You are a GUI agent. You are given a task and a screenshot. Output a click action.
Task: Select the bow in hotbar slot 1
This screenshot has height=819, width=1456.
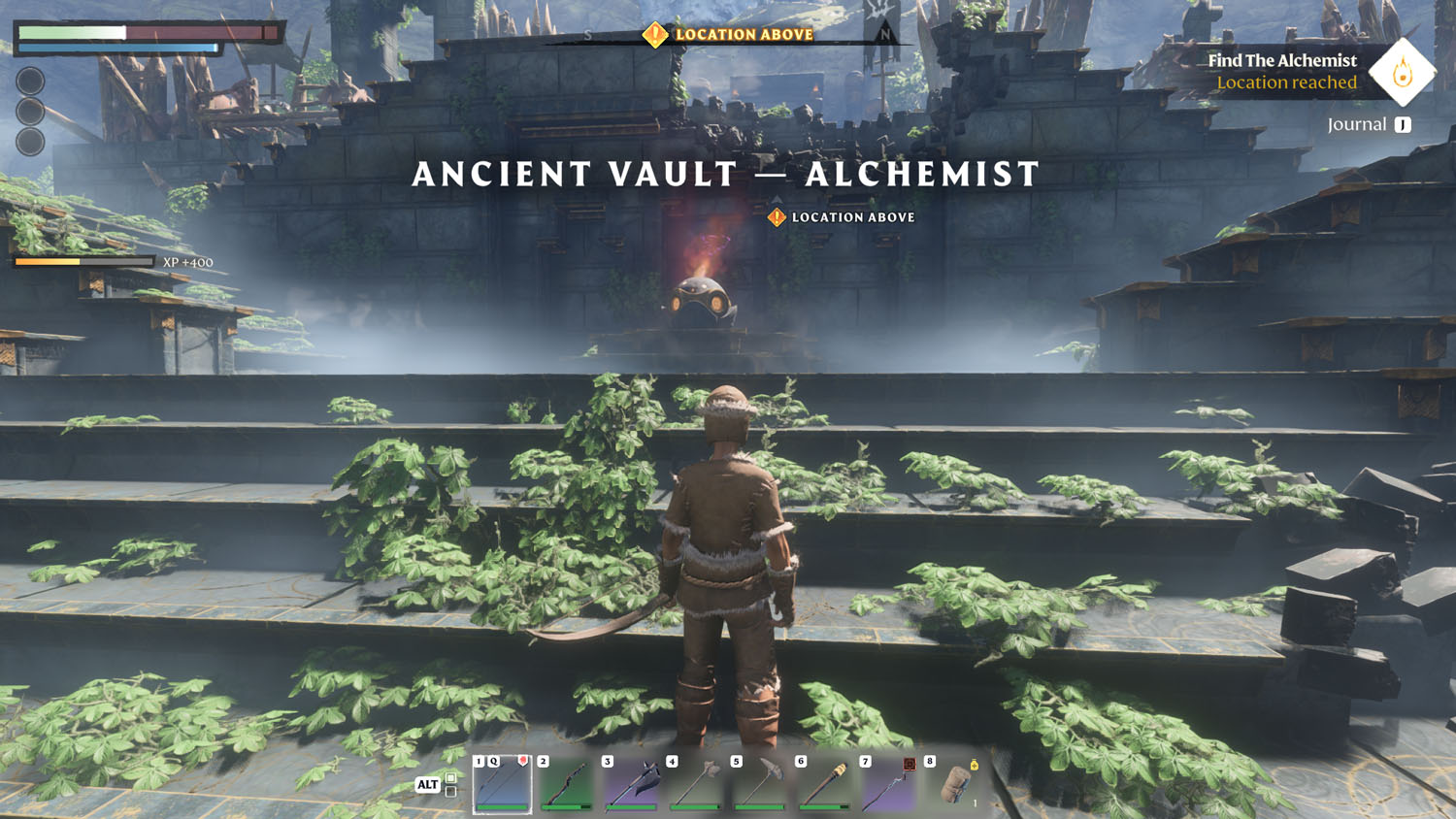(x=502, y=784)
